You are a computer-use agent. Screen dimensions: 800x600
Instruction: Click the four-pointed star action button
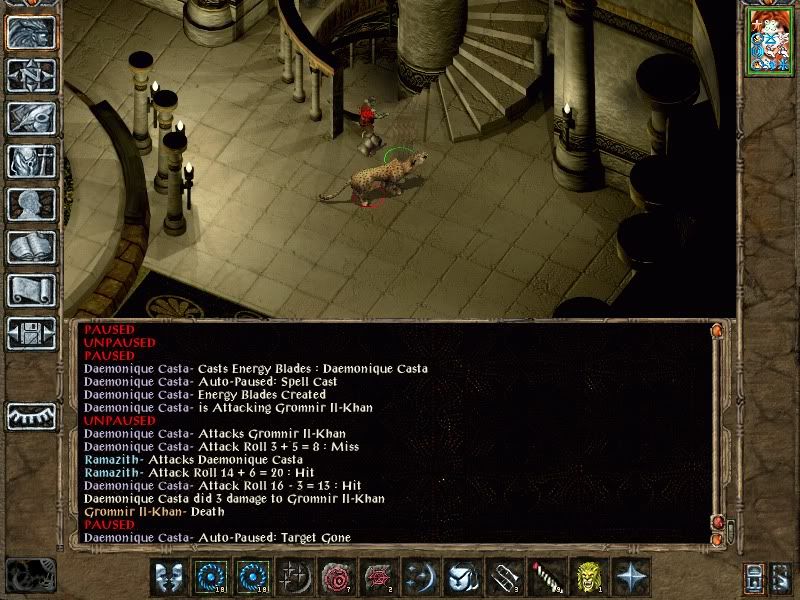631,577
